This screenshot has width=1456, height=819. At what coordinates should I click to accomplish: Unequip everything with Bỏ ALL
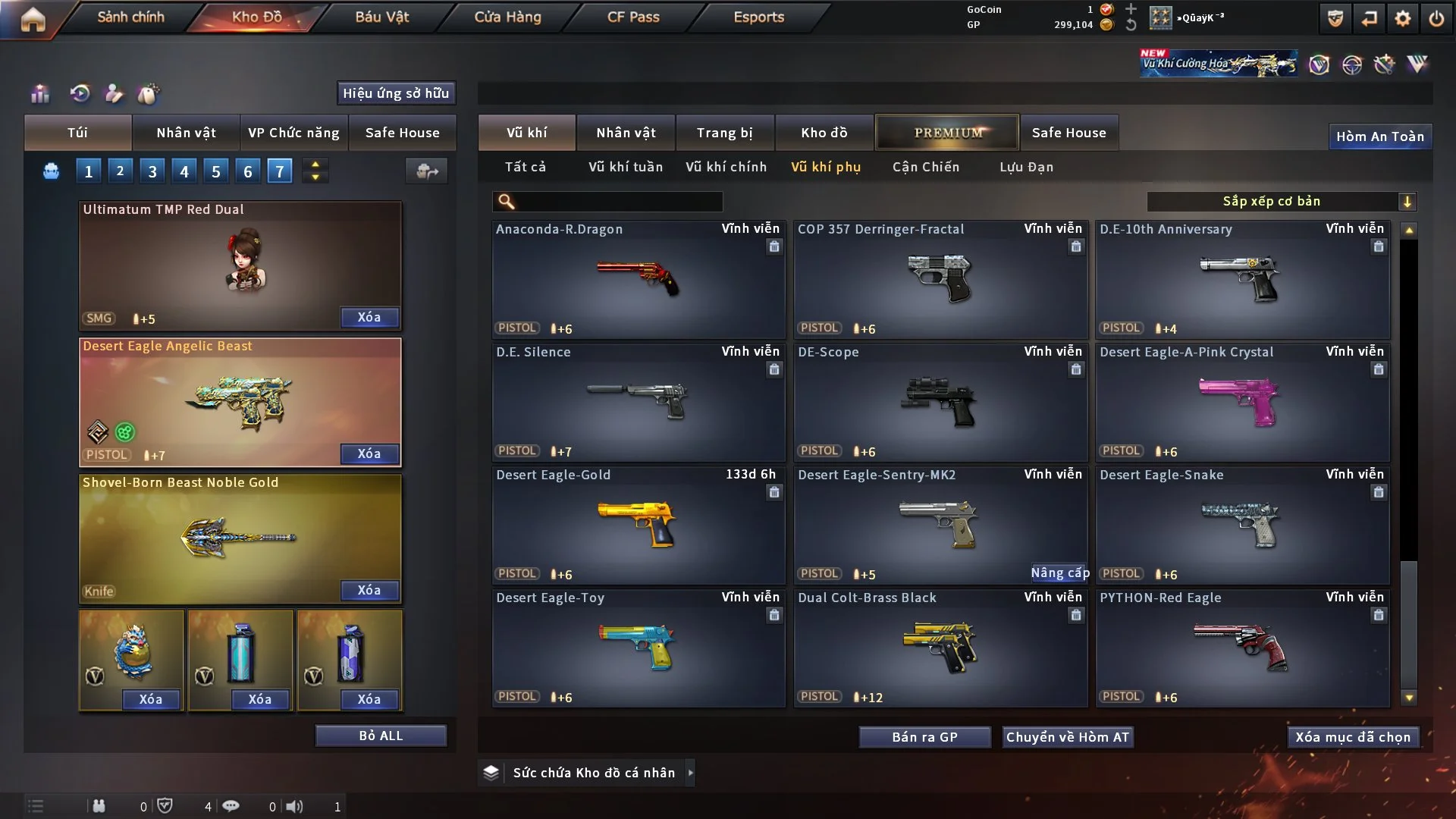coord(381,736)
